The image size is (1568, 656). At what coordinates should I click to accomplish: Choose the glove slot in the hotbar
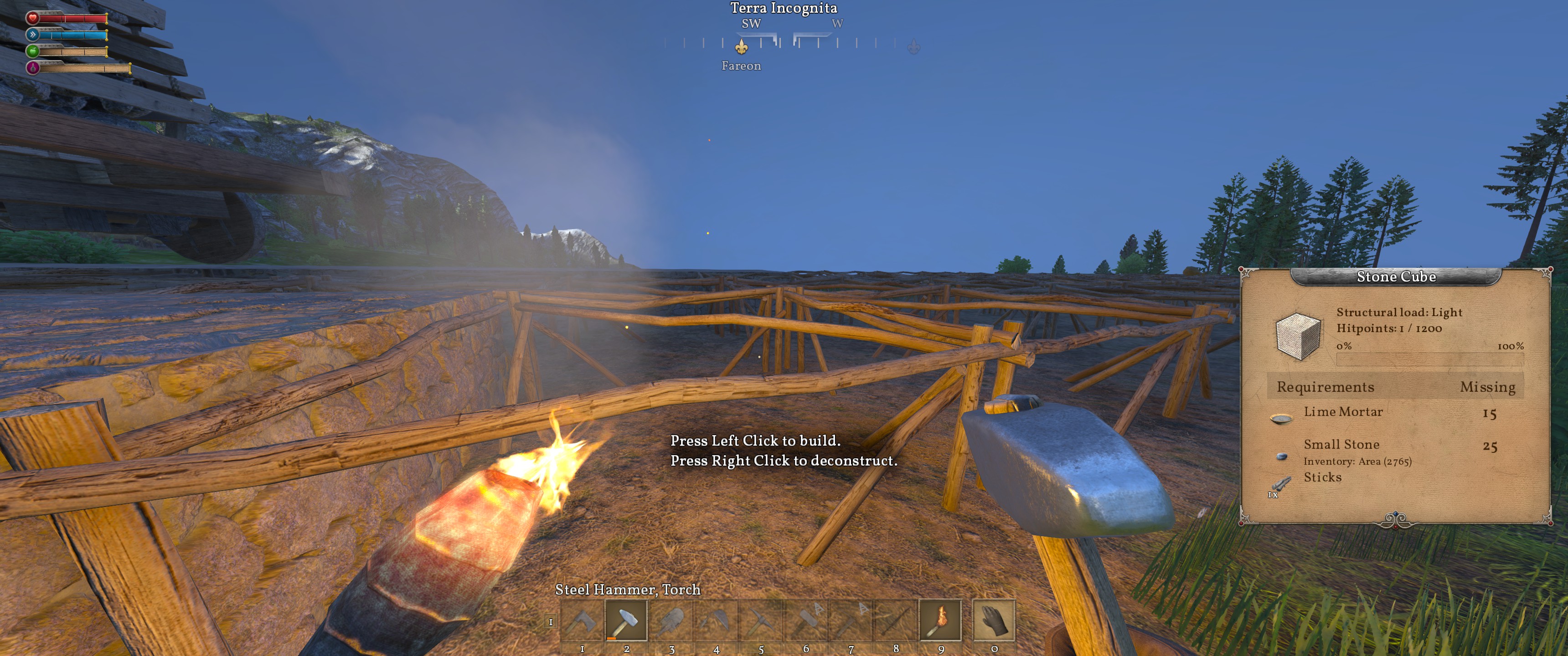coord(994,620)
